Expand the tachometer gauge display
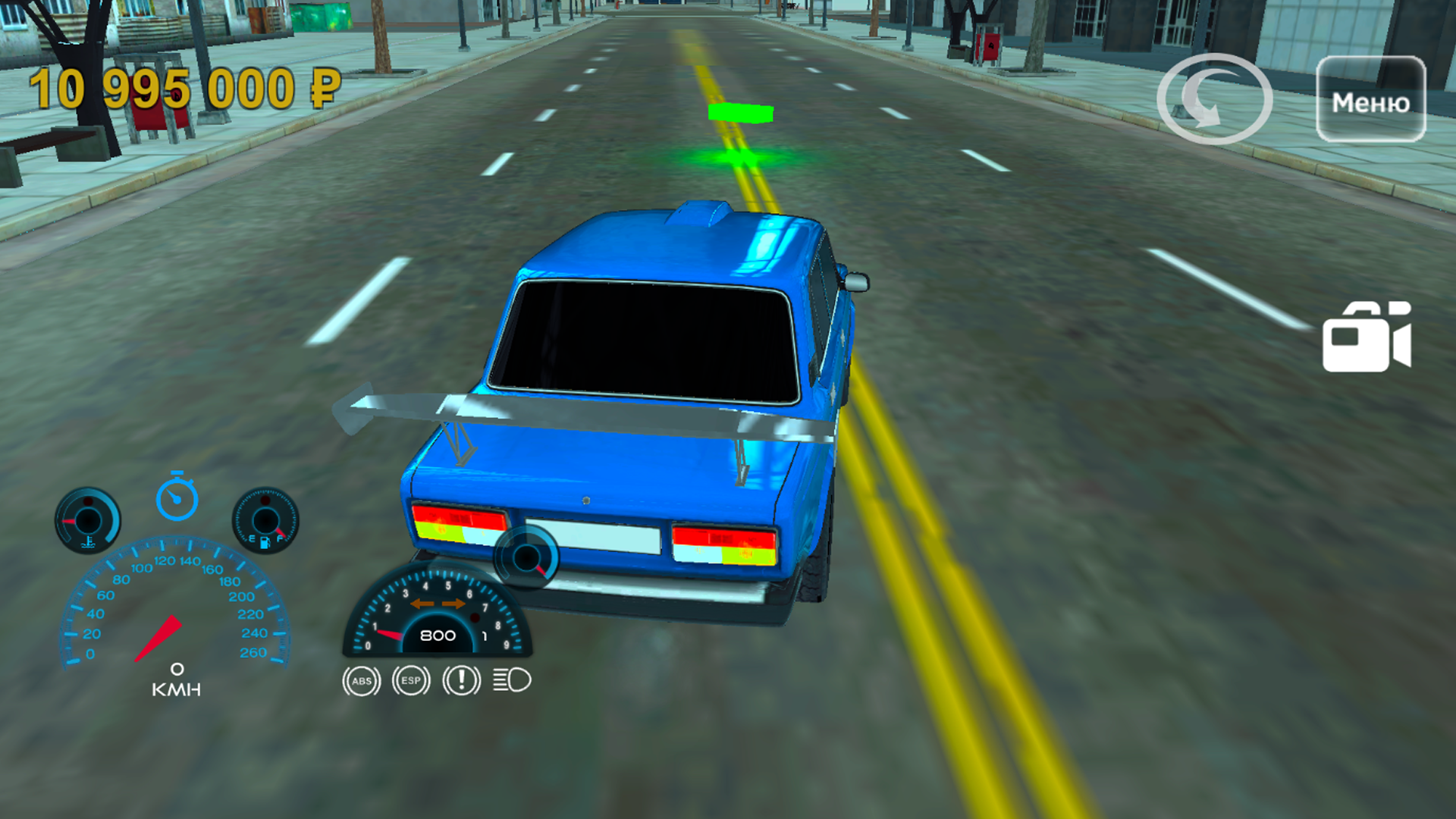Screen dimensions: 1456x819 point(438,623)
